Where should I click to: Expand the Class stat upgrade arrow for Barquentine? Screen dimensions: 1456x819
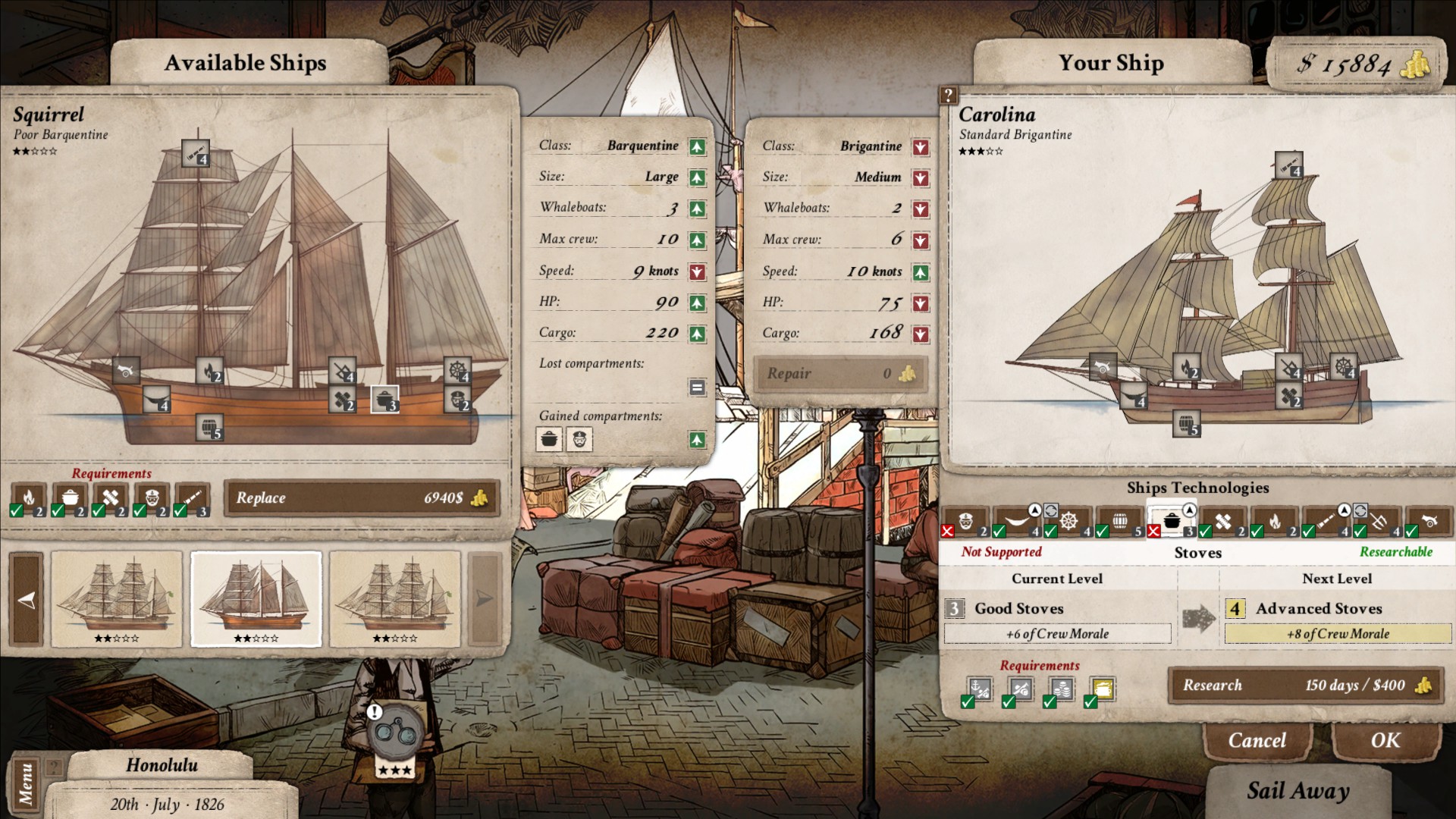tap(697, 146)
